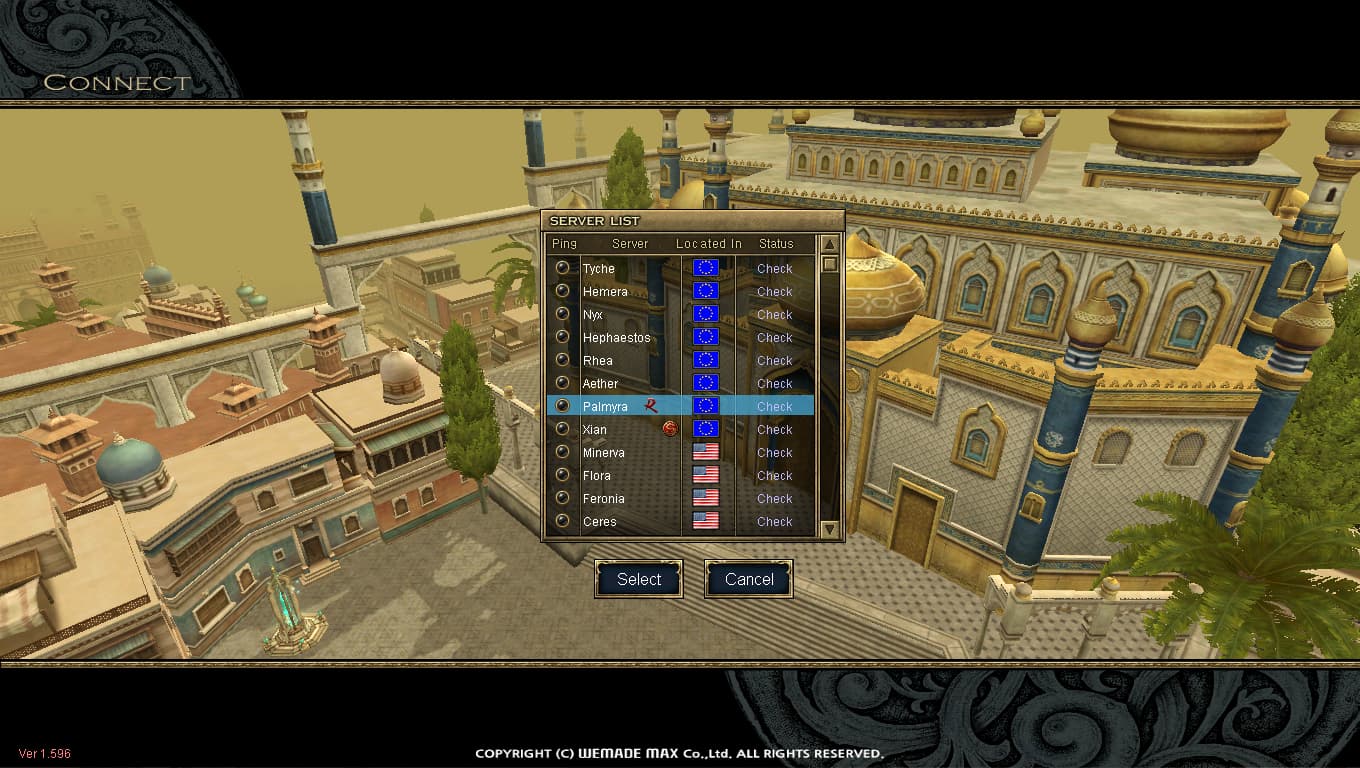Select the Ceres server row
The height and width of the screenshot is (768, 1360).
pyautogui.click(x=599, y=522)
